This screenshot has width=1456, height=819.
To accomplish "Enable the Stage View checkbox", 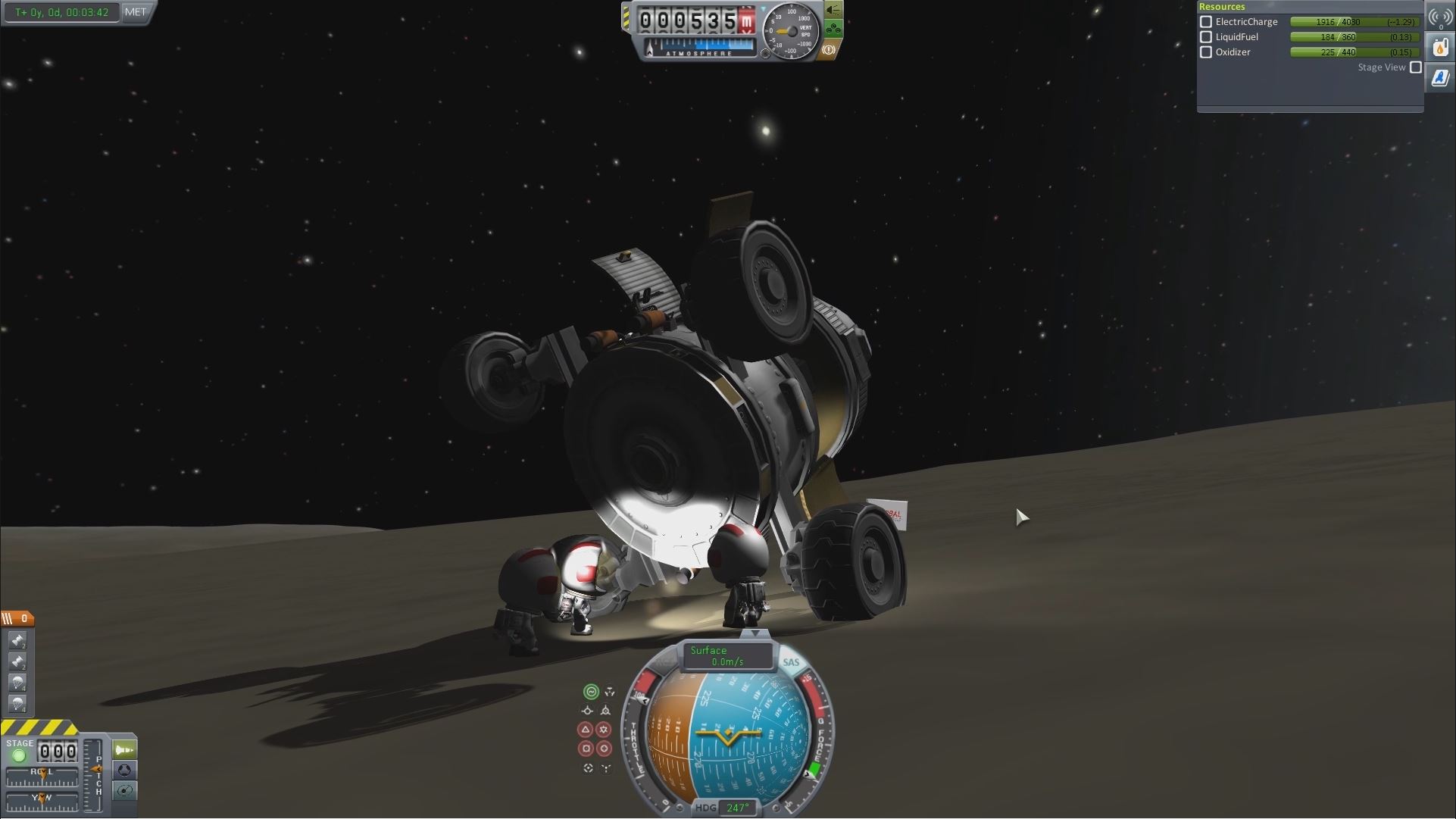I will 1415,67.
